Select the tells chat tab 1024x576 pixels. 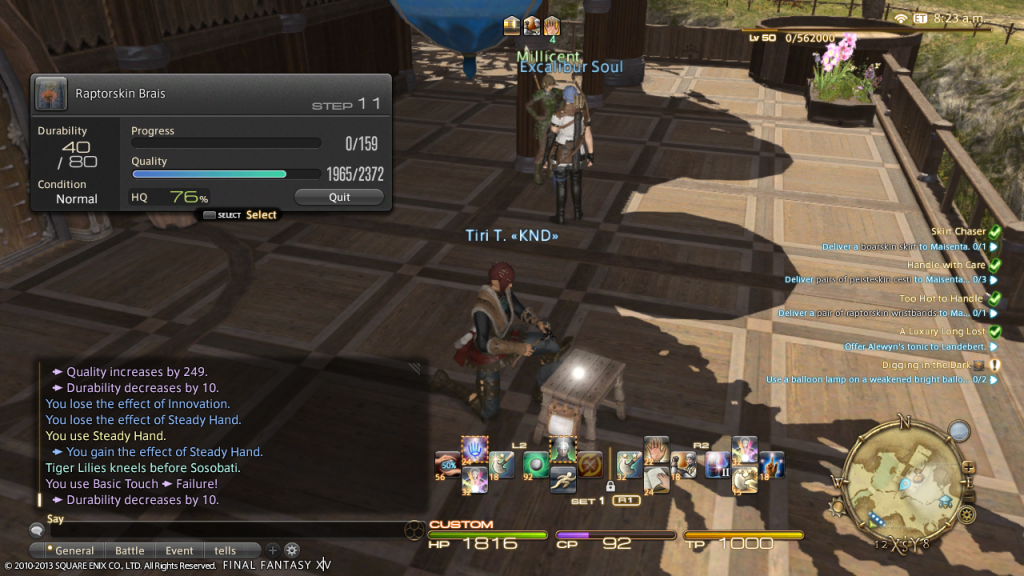pos(225,550)
